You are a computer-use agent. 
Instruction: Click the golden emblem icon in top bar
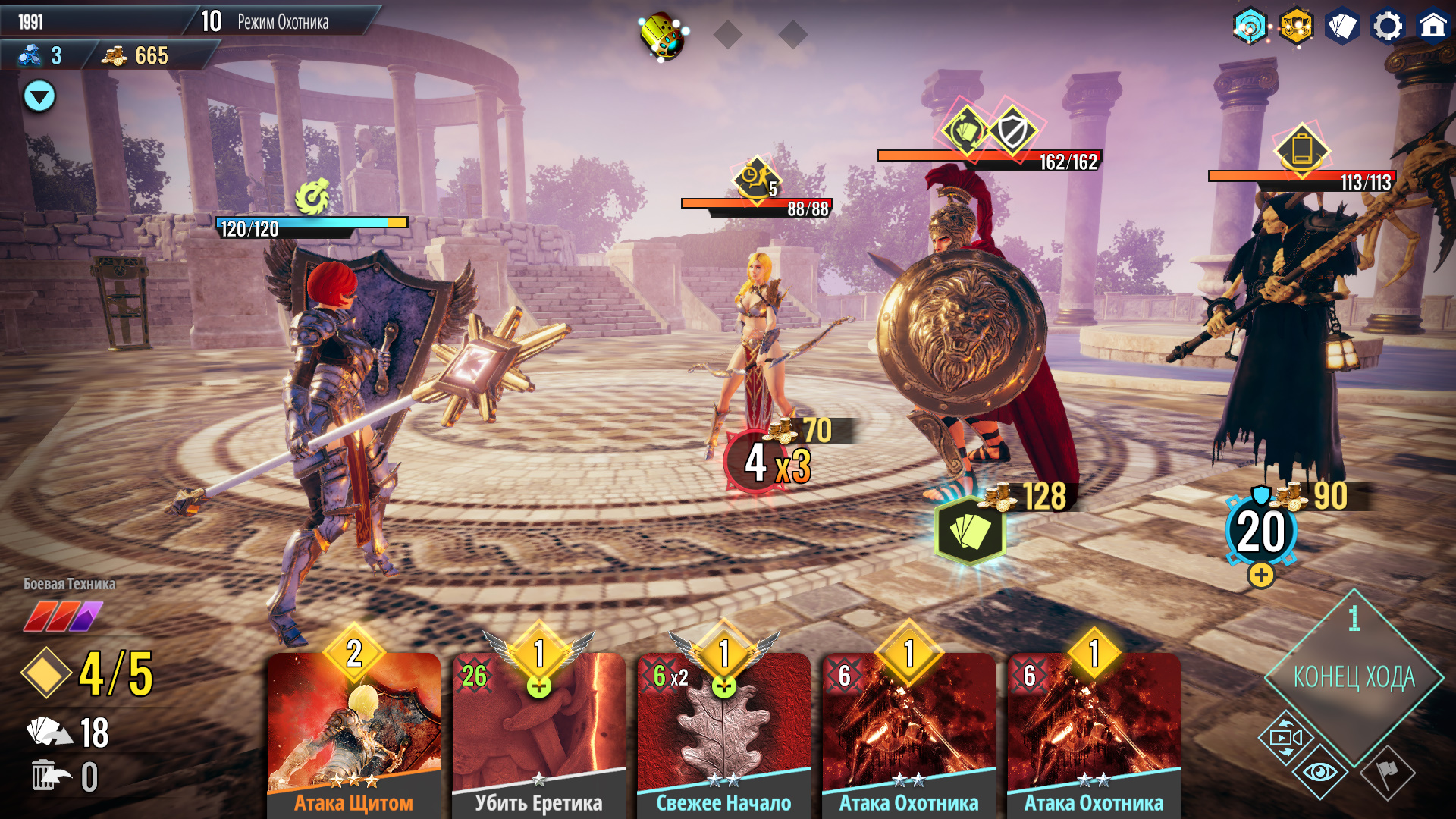point(1296,27)
